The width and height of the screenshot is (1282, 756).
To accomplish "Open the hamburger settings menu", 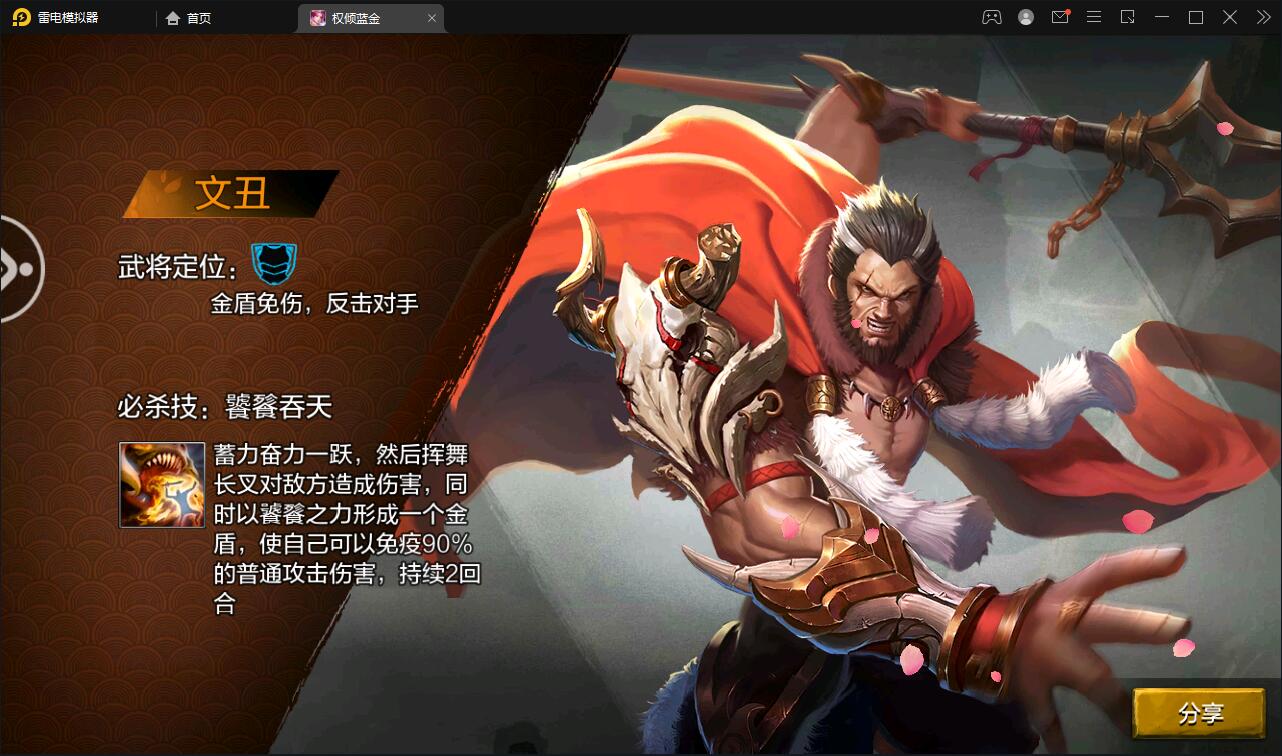I will tap(1094, 17).
